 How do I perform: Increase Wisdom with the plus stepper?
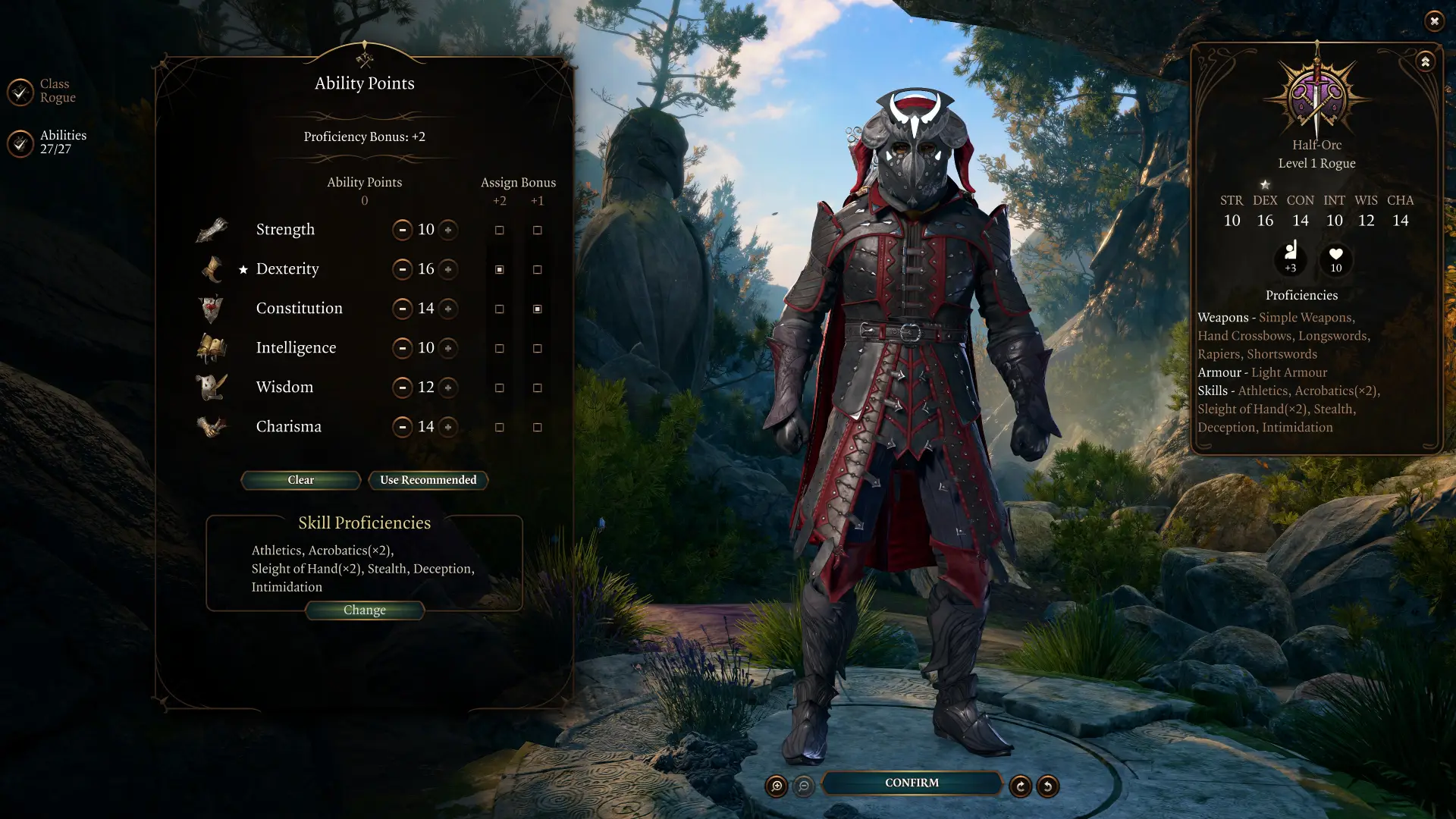[x=449, y=388]
